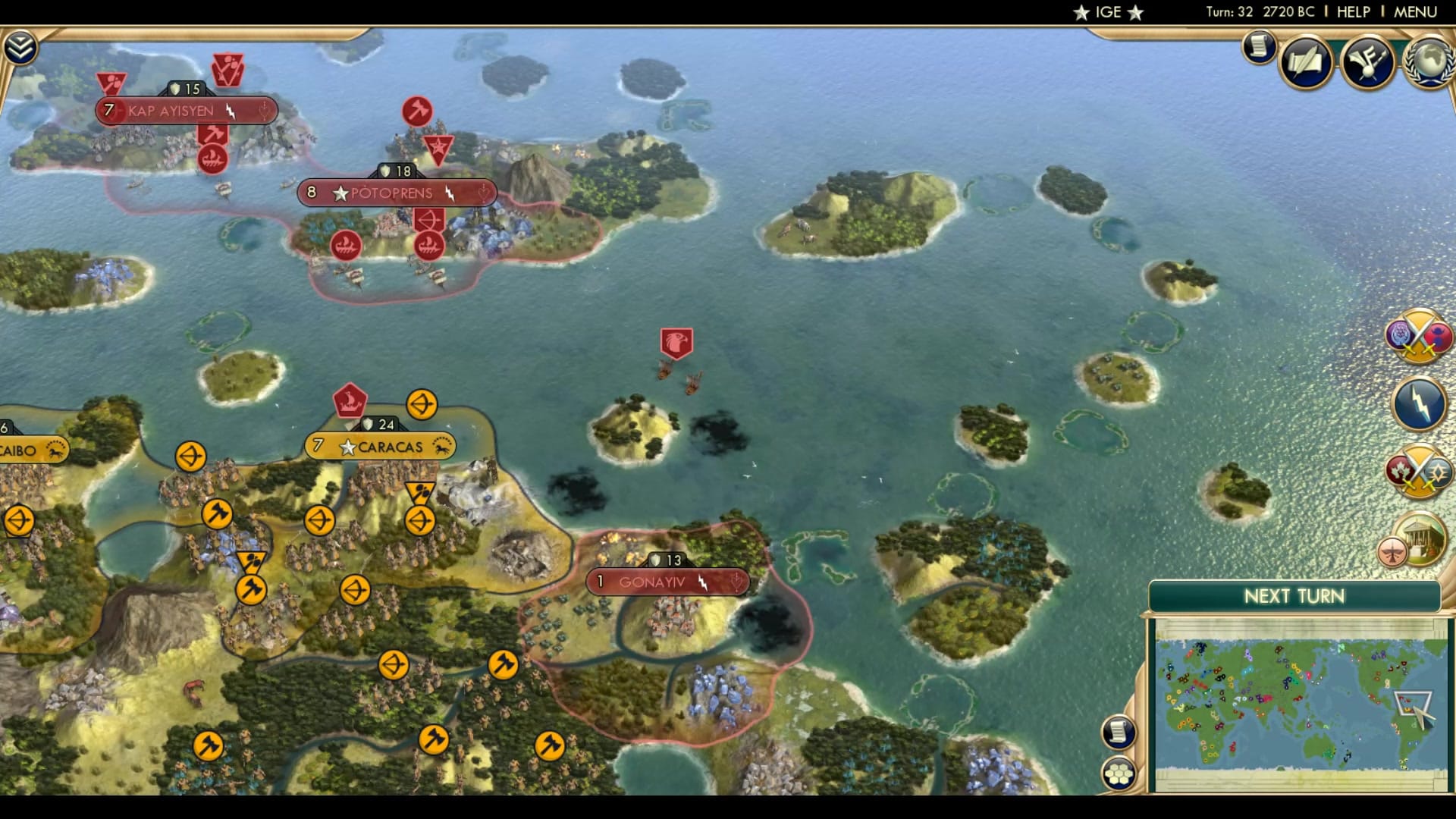The width and height of the screenshot is (1456, 819).
Task: Open the IGE editor from the top bar
Action: pyautogui.click(x=1107, y=11)
